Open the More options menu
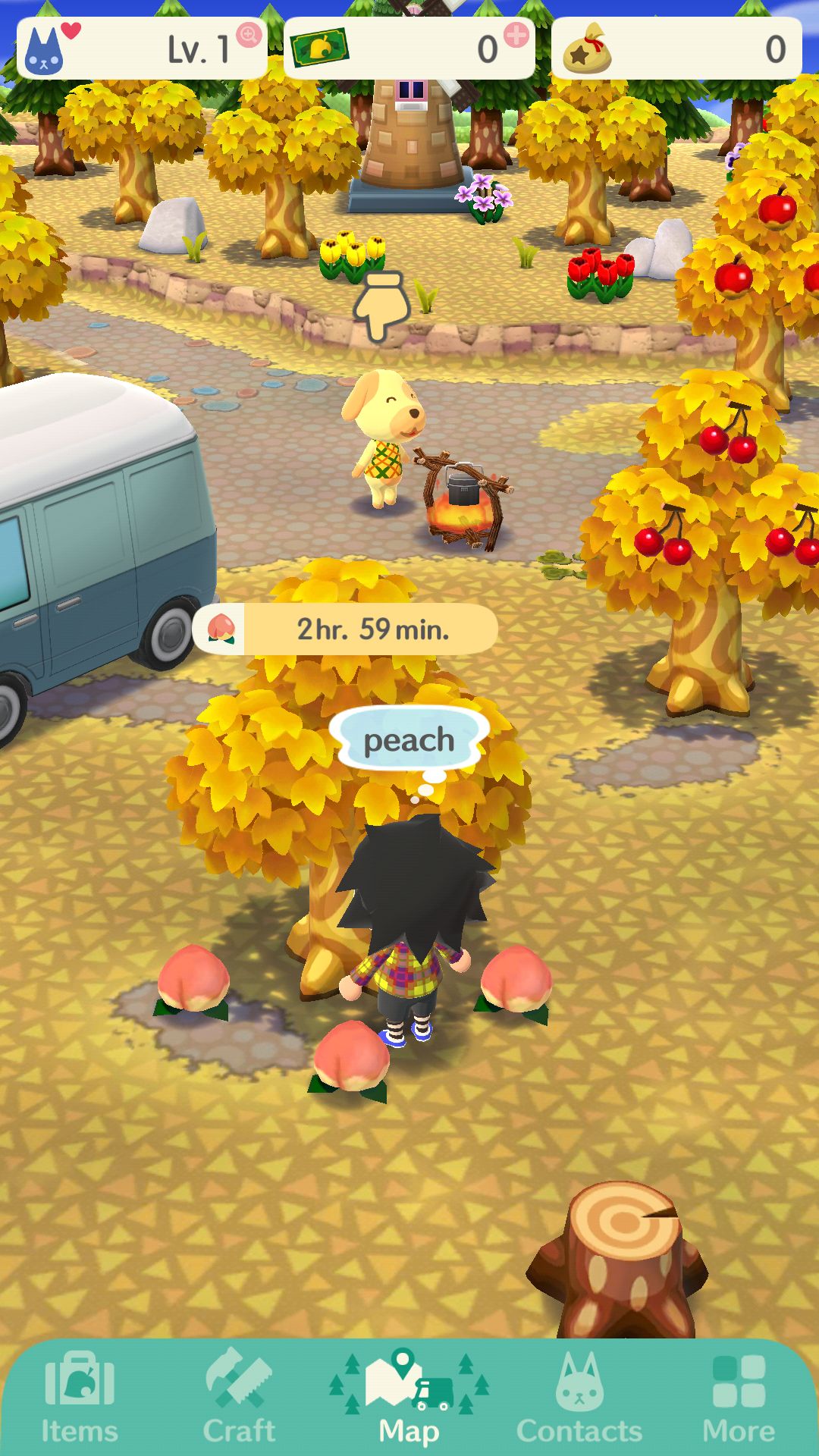 click(x=739, y=1398)
